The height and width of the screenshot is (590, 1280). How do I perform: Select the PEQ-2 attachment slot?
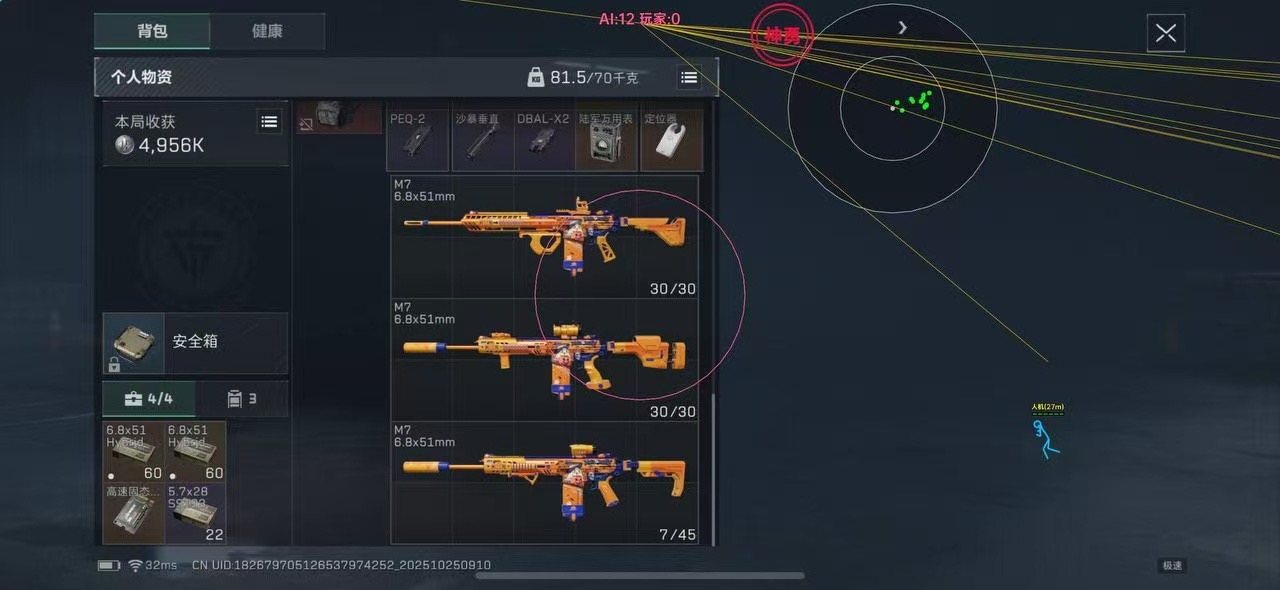(x=417, y=141)
